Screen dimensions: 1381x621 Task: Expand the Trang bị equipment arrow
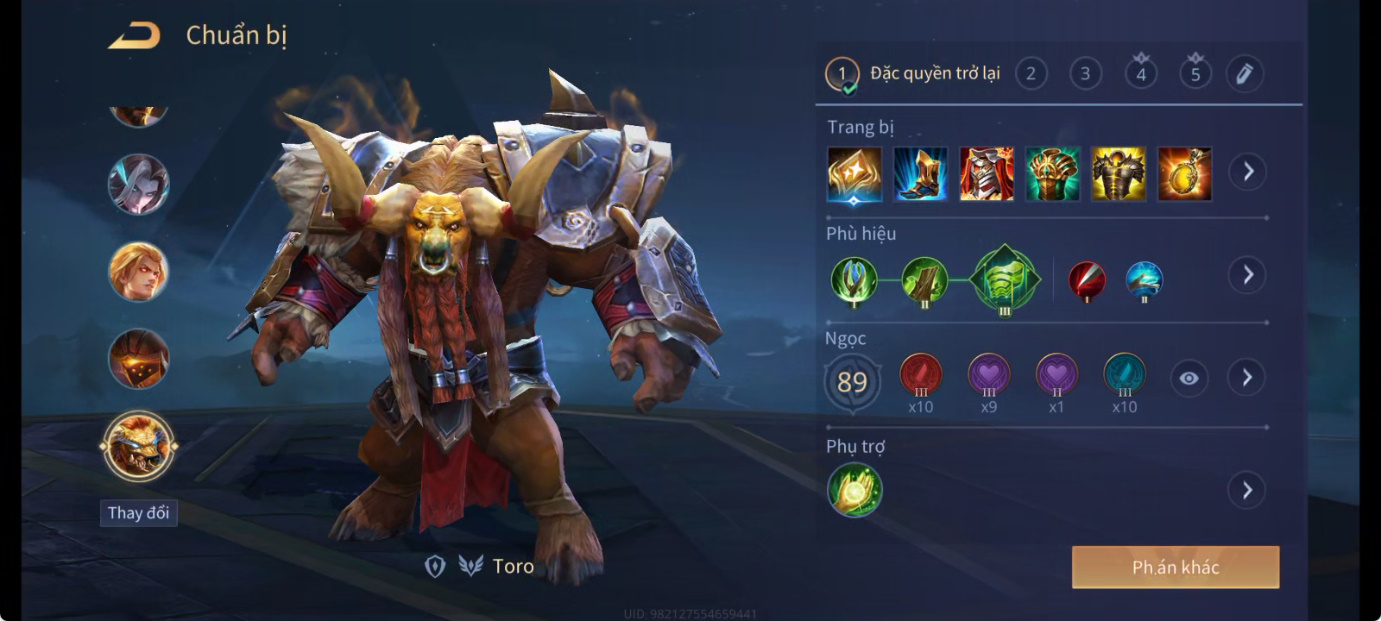(1247, 172)
